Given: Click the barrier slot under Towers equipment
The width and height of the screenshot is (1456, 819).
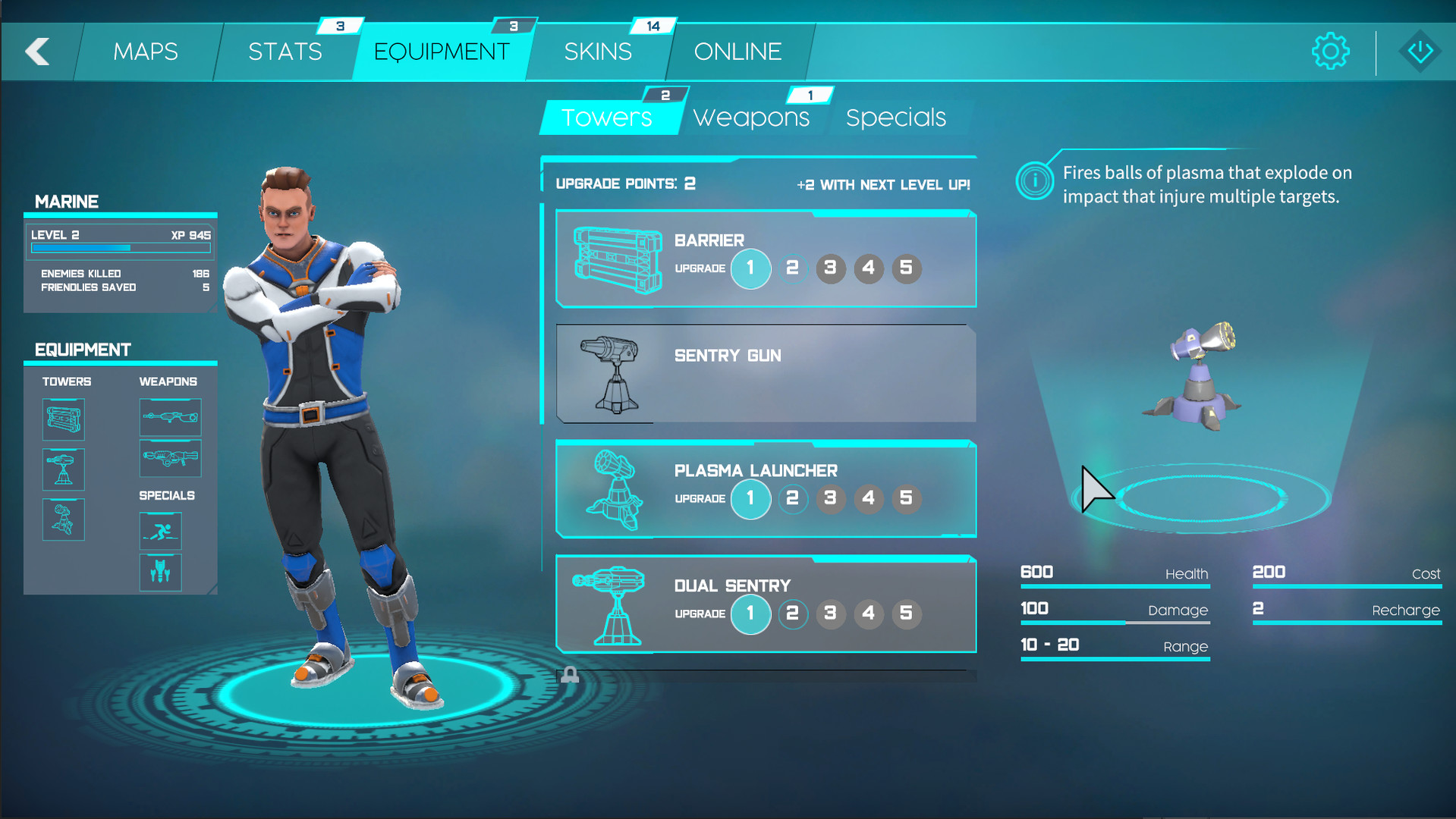Looking at the screenshot, I should click(x=64, y=419).
